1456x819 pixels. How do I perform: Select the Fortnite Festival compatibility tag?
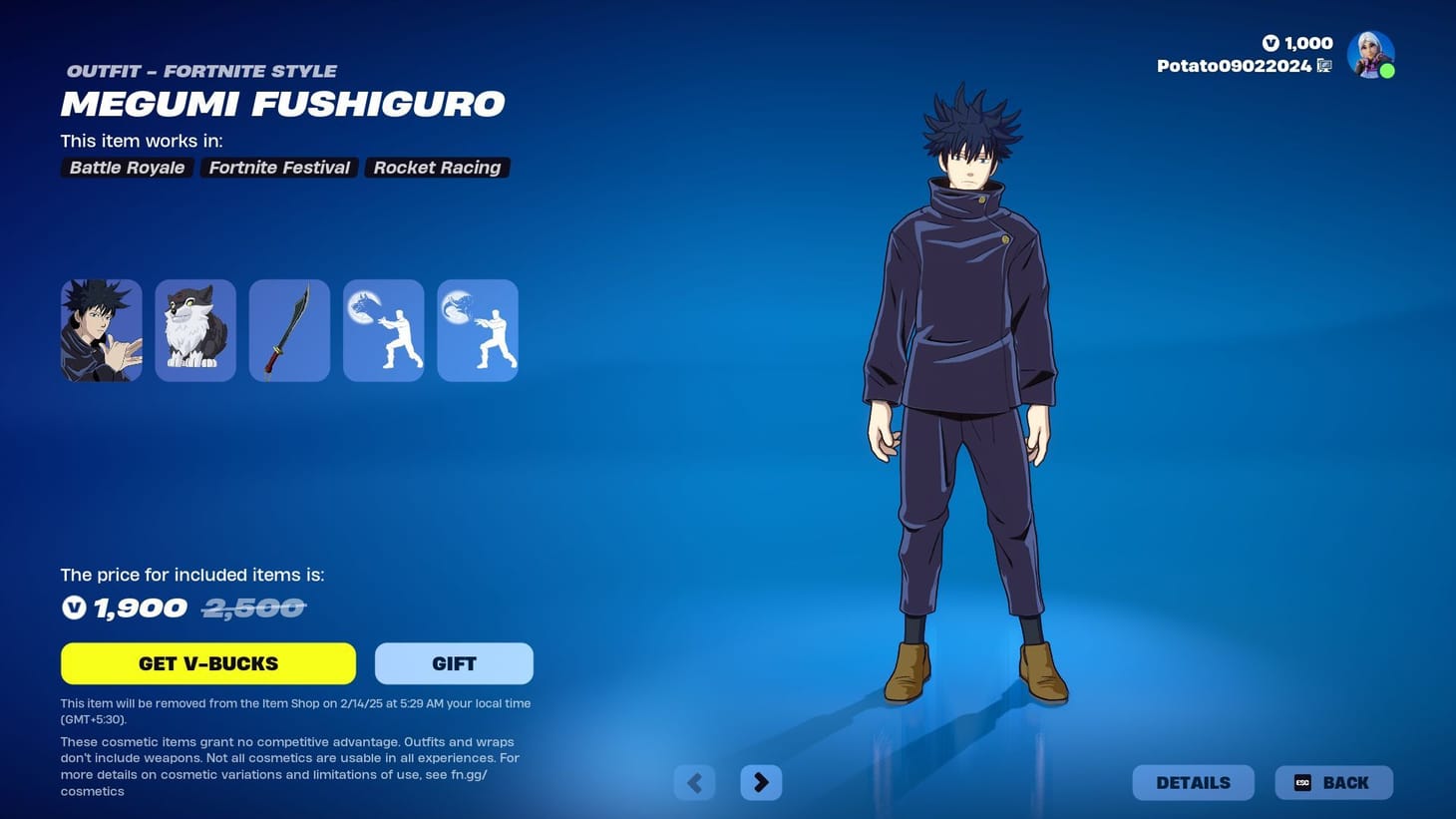point(278,167)
